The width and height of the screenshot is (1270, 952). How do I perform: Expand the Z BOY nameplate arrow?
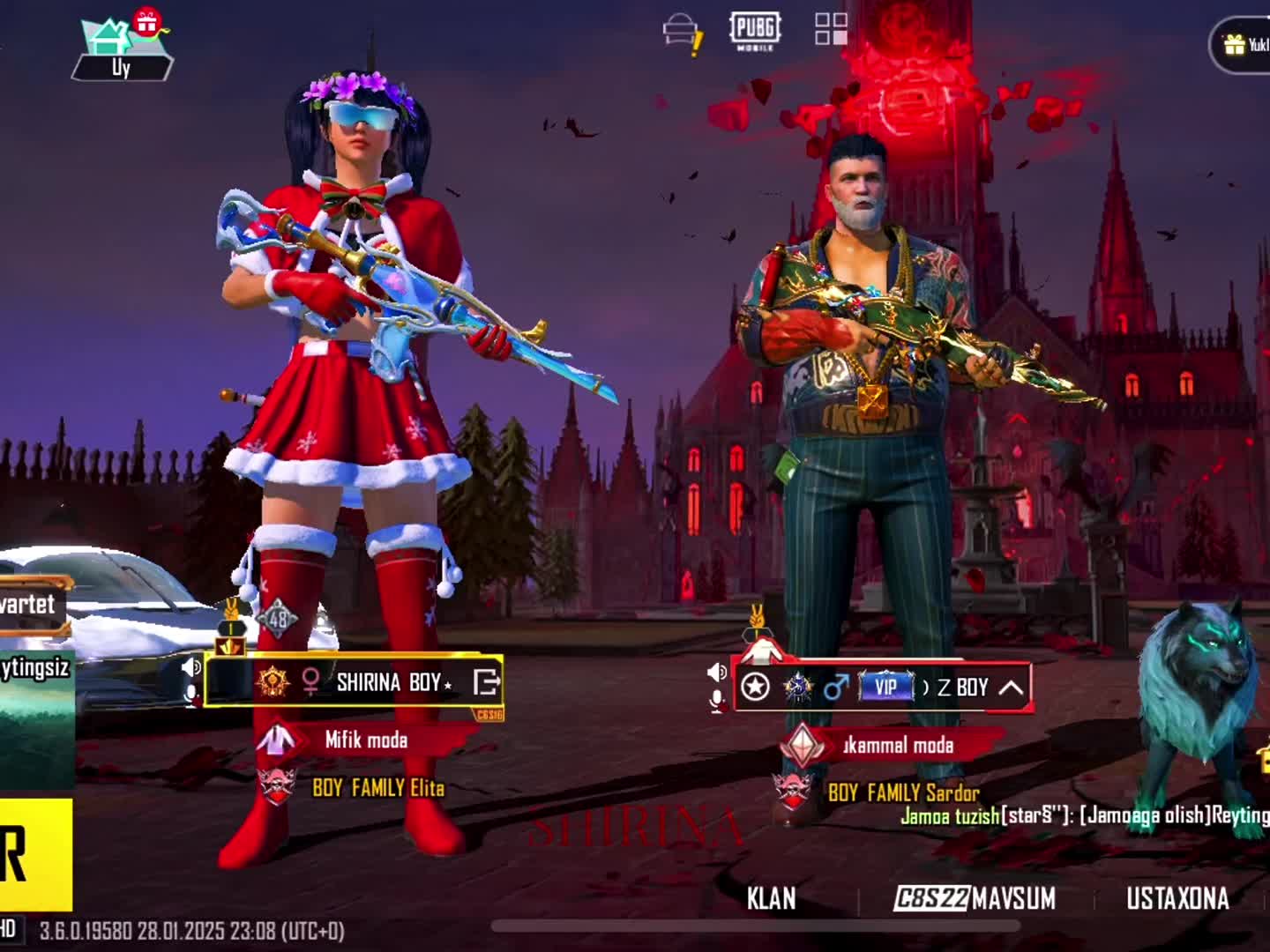pyautogui.click(x=1010, y=688)
